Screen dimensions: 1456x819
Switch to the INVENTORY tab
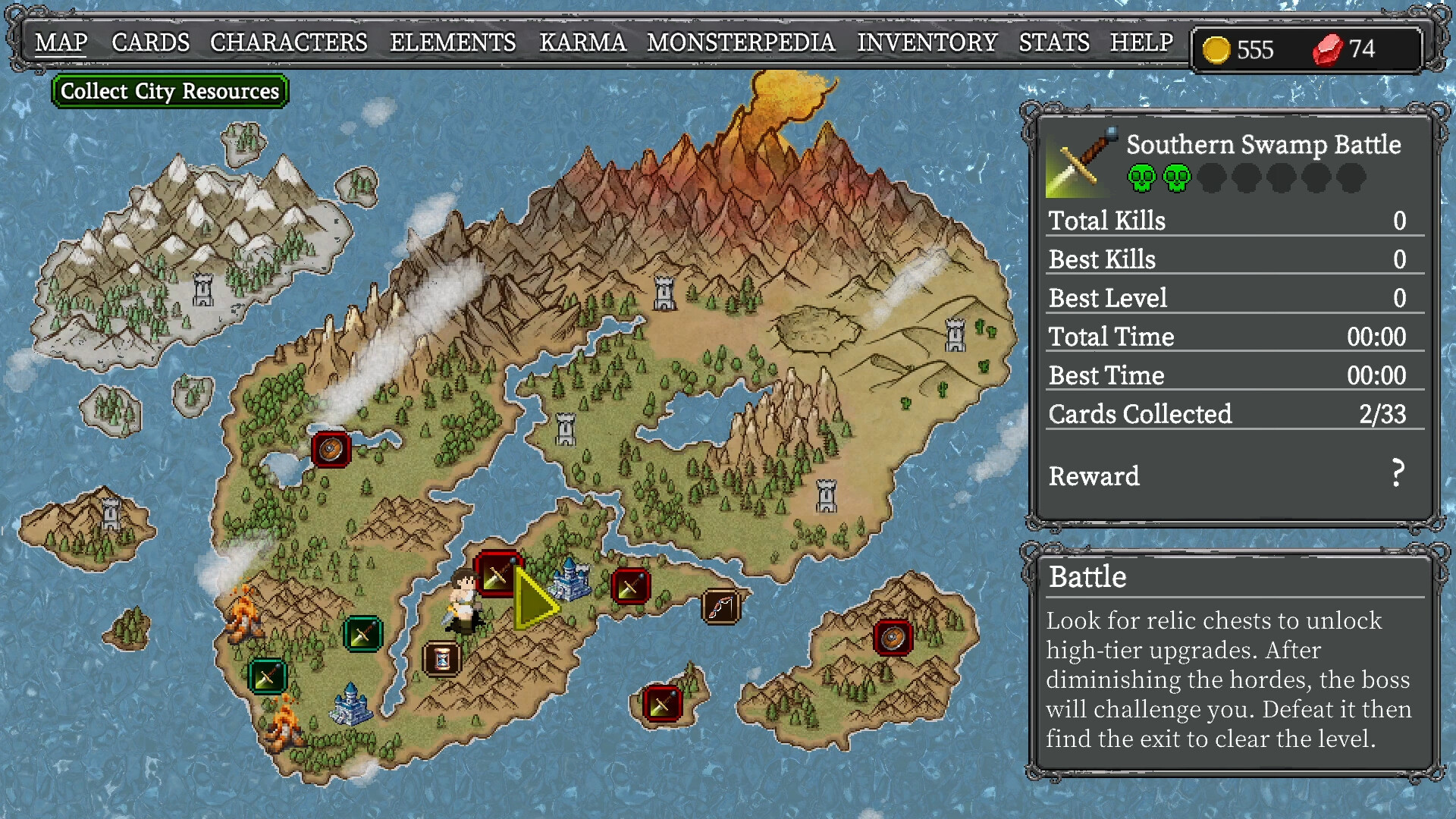[927, 42]
